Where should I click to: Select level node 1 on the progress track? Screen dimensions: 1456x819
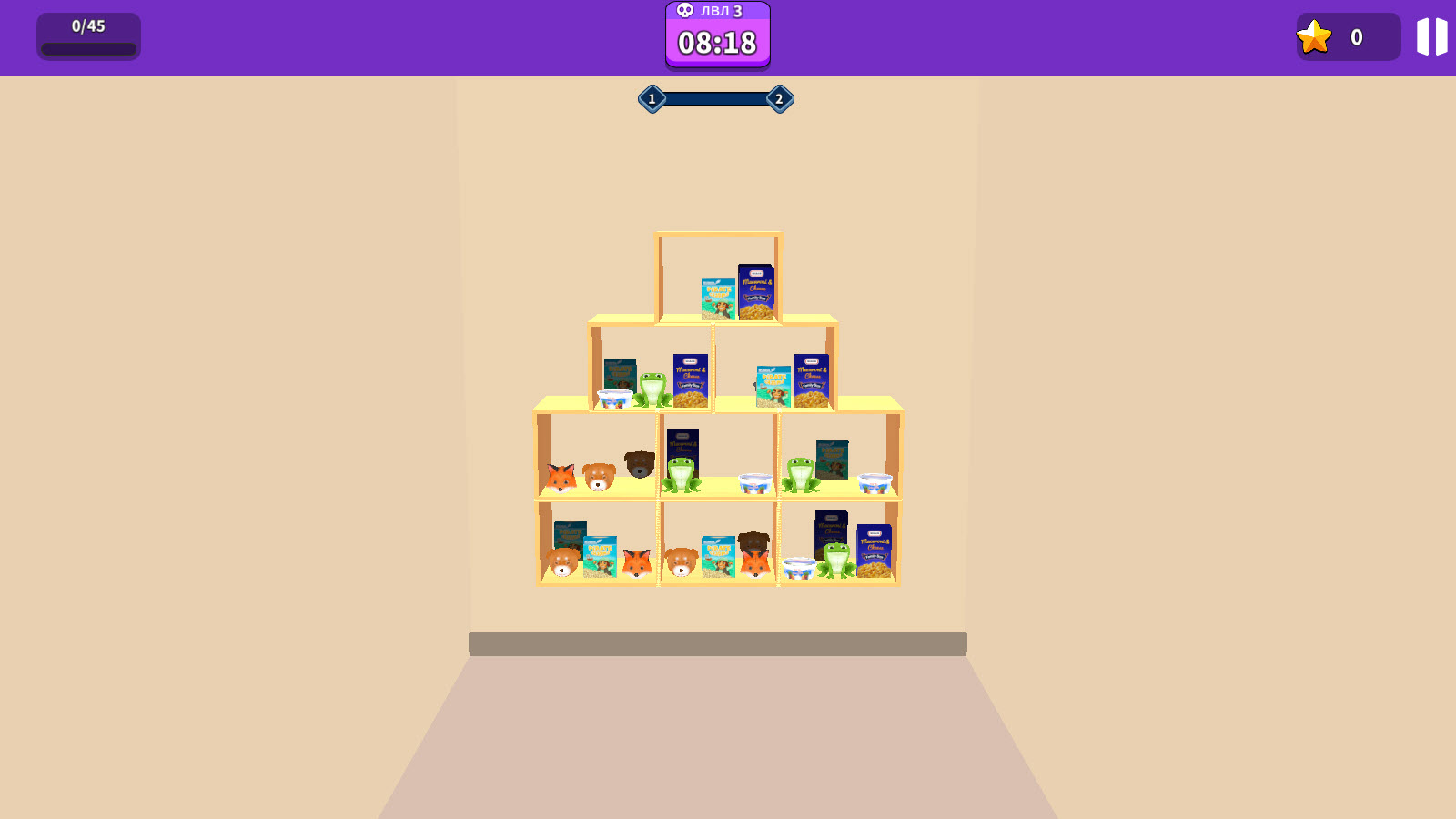[x=651, y=97]
